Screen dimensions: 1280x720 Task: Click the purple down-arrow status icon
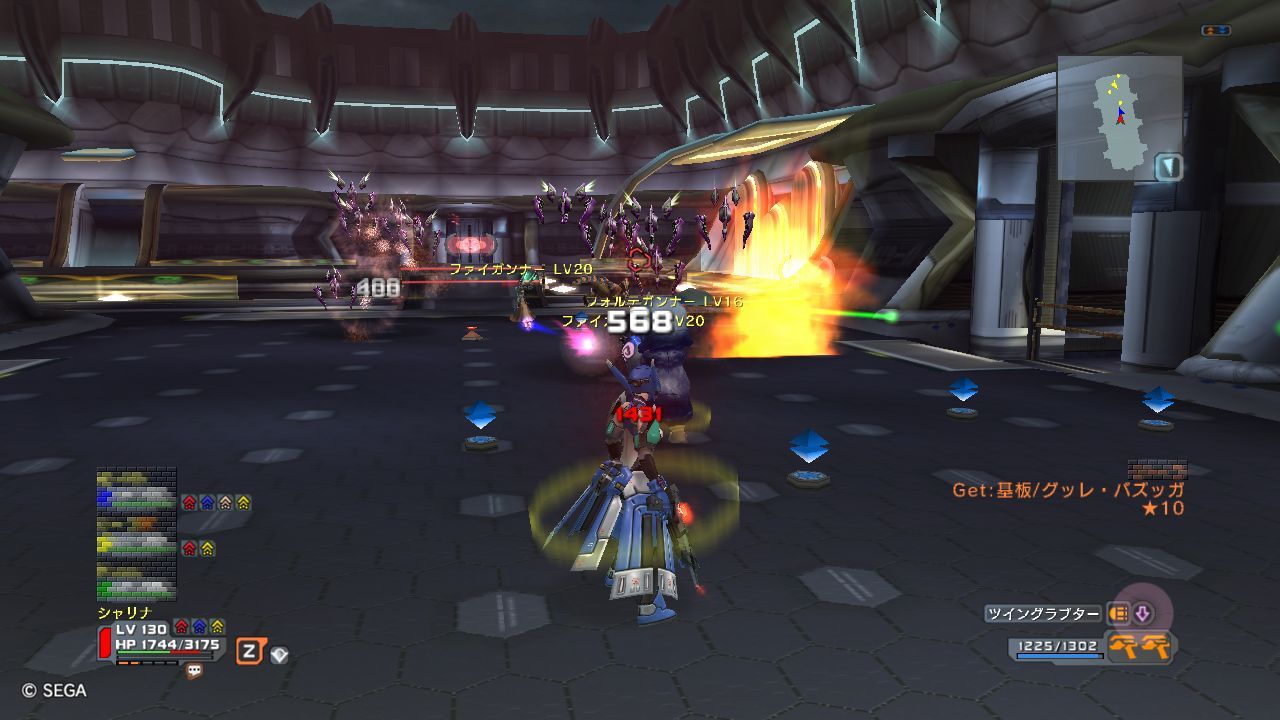[x=1142, y=614]
